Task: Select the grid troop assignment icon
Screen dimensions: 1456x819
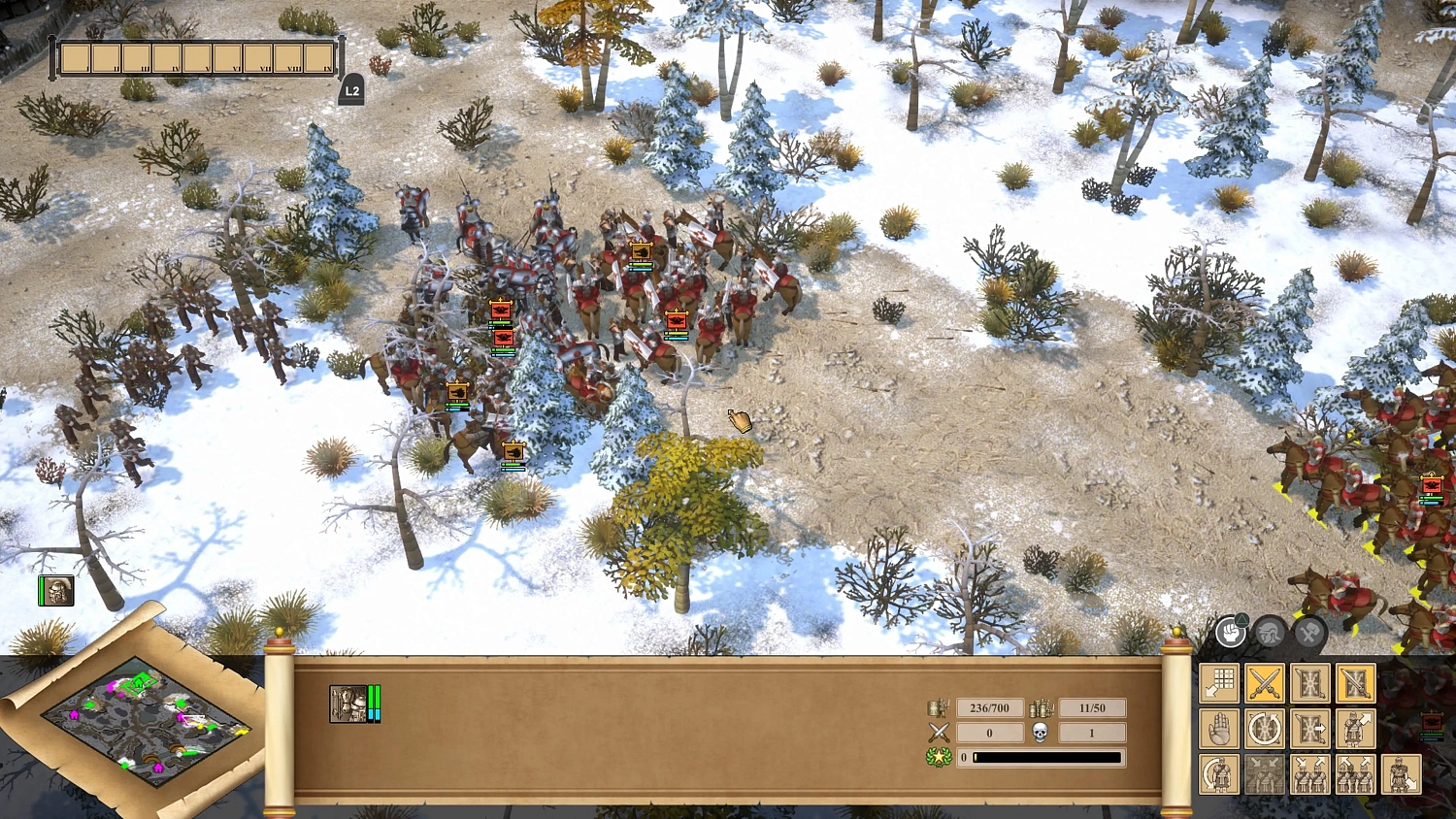Action: click(x=1219, y=682)
